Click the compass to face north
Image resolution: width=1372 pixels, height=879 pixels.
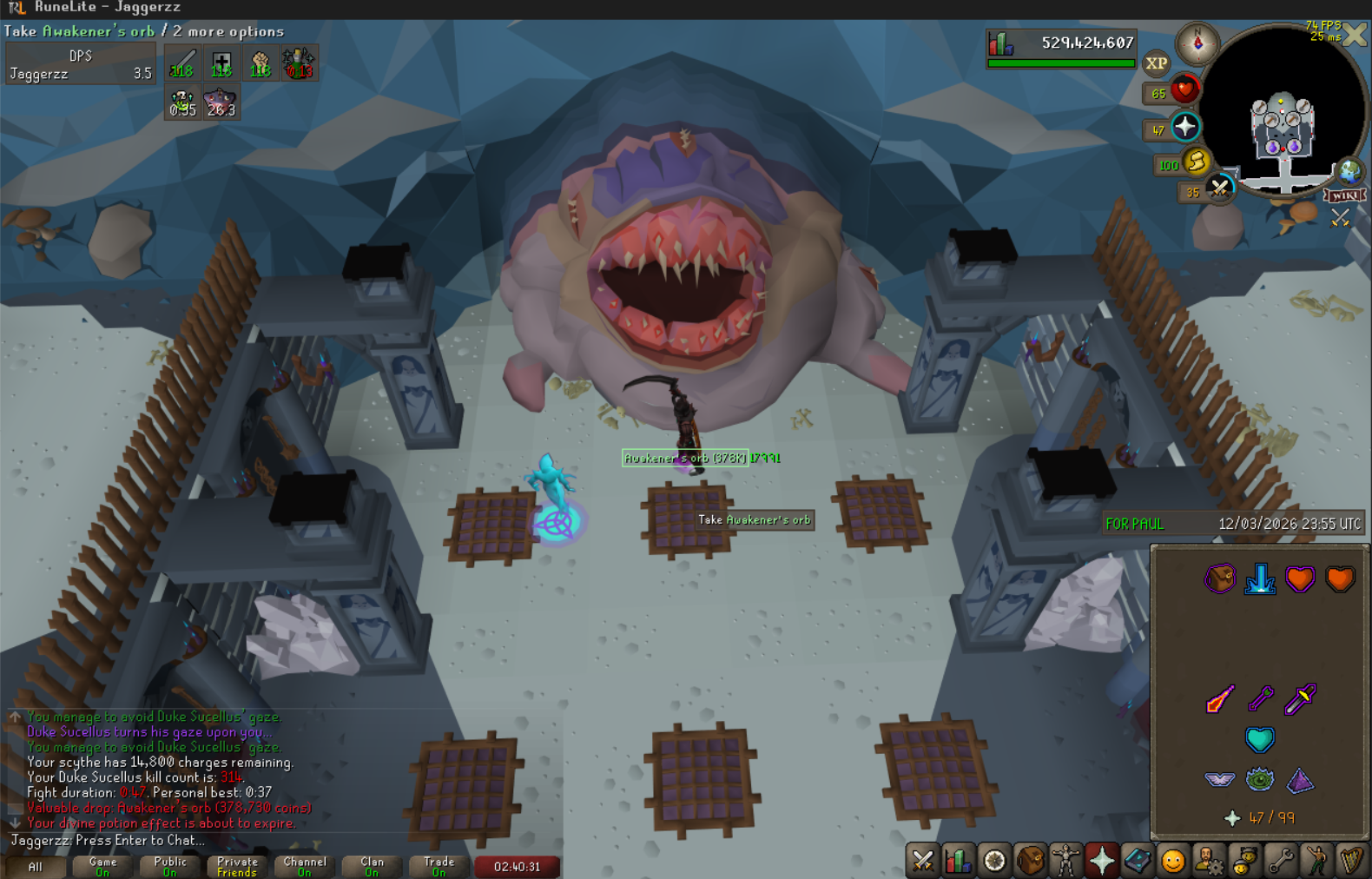point(1197,43)
